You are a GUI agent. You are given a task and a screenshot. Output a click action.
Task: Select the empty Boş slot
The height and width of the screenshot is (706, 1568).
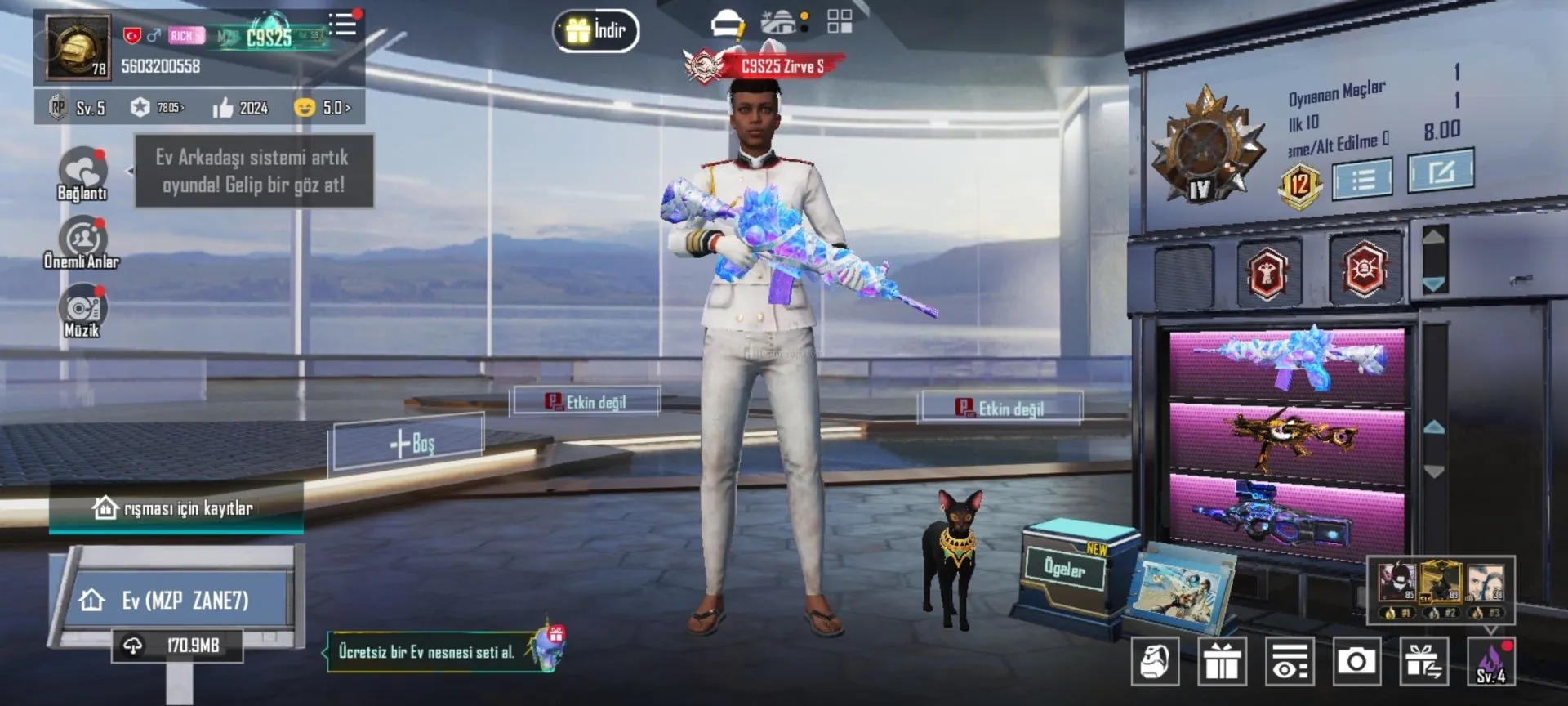[411, 443]
